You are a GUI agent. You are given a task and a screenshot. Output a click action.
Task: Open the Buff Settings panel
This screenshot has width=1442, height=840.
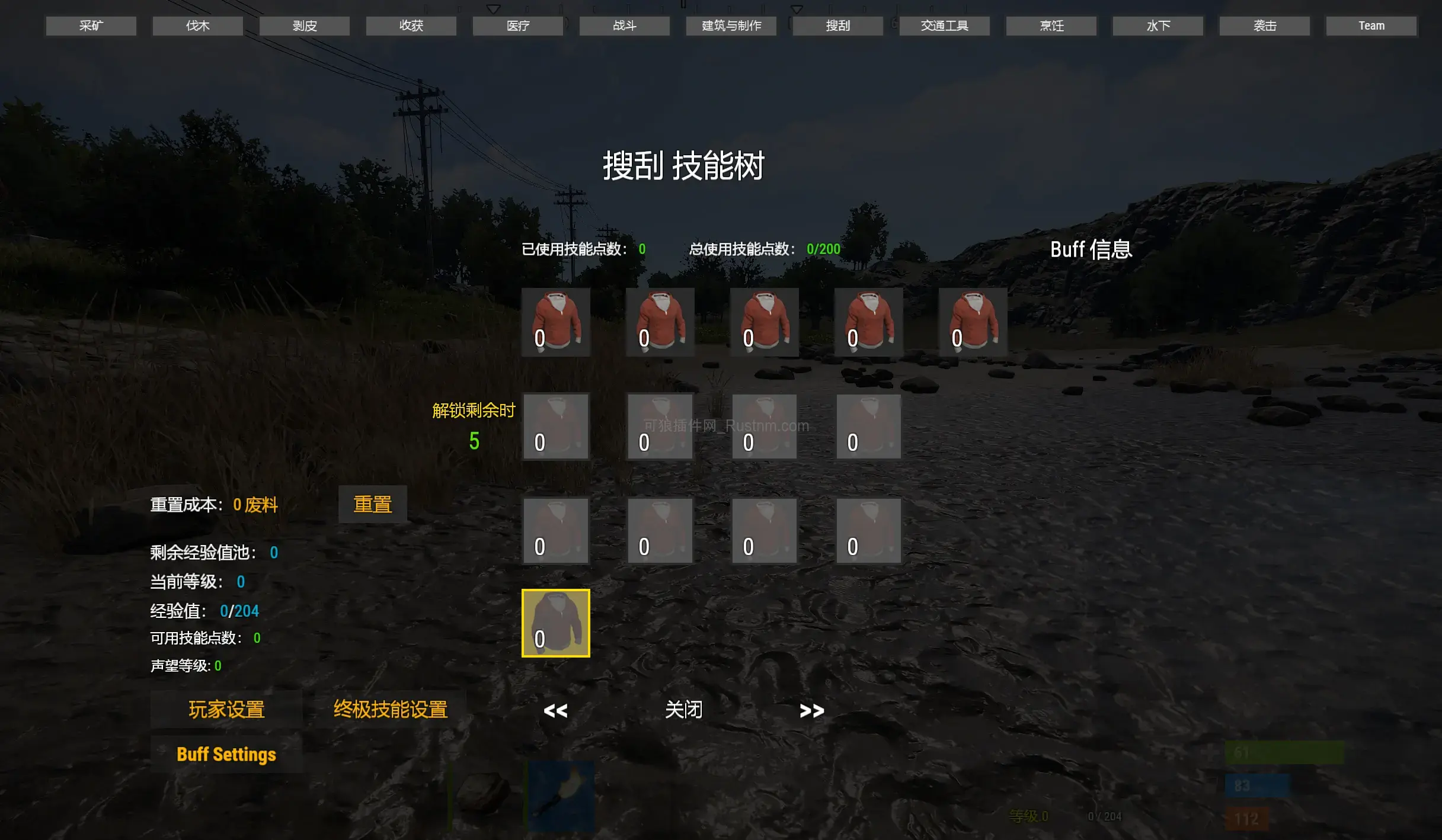pos(226,754)
